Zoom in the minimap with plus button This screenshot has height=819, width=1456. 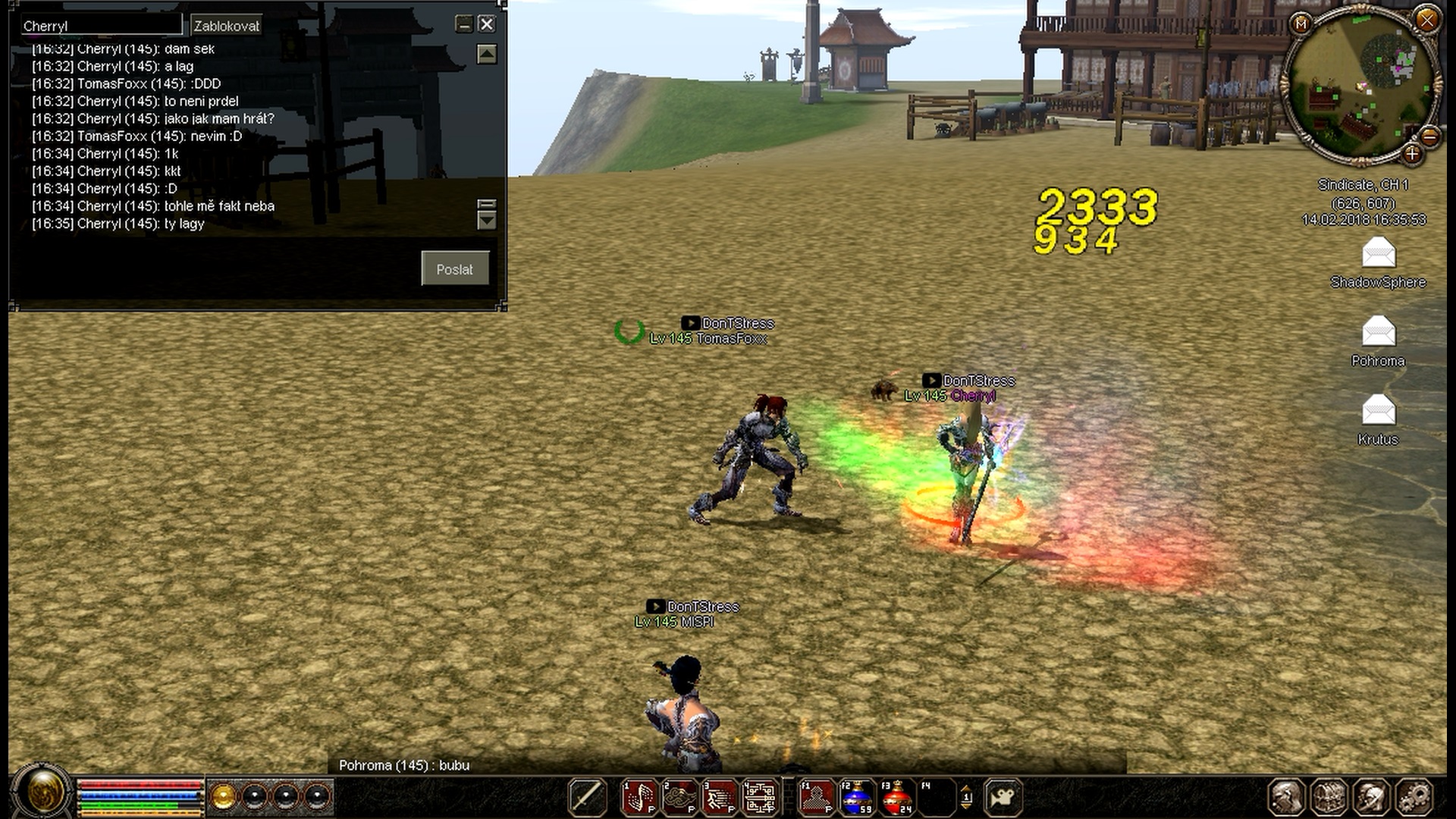[x=1411, y=155]
